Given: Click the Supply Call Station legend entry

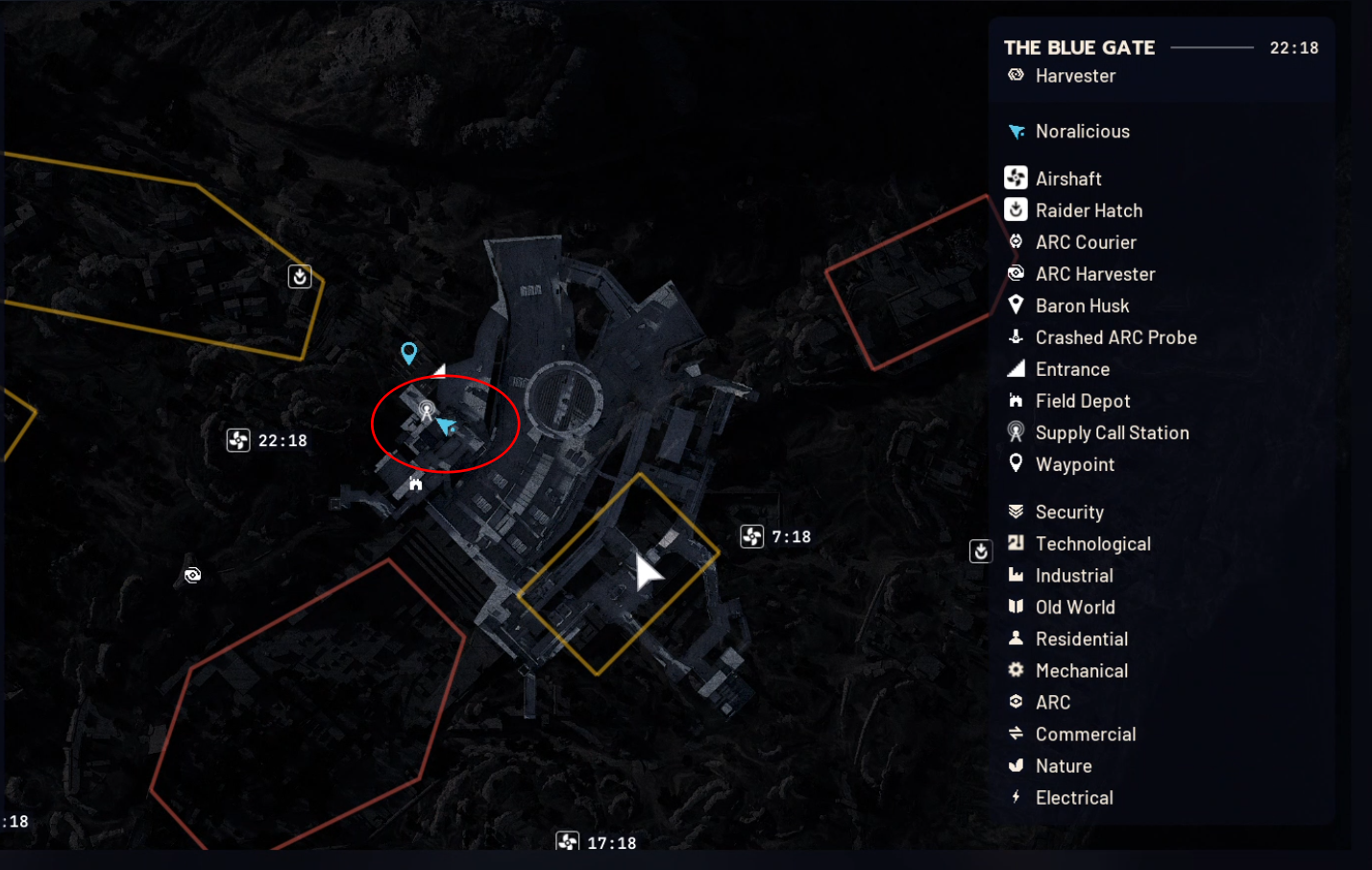Looking at the screenshot, I should pos(1111,433).
